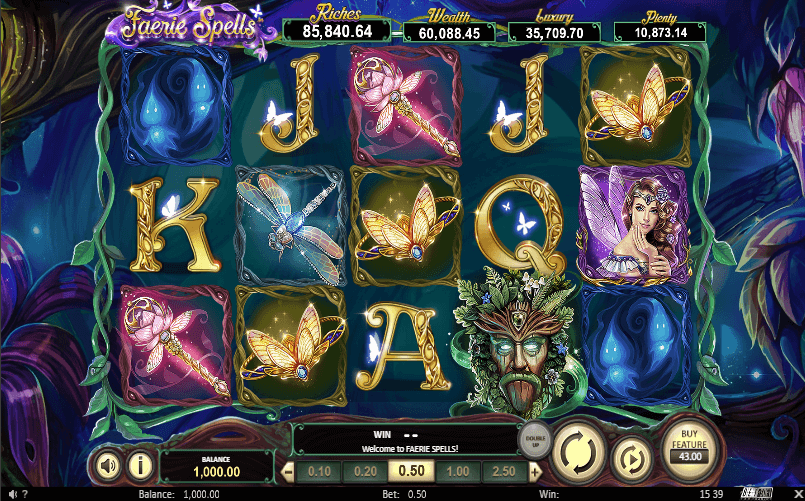The width and height of the screenshot is (805, 501).
Task: Decrease the bet with the minus arrow
Action: (x=289, y=472)
